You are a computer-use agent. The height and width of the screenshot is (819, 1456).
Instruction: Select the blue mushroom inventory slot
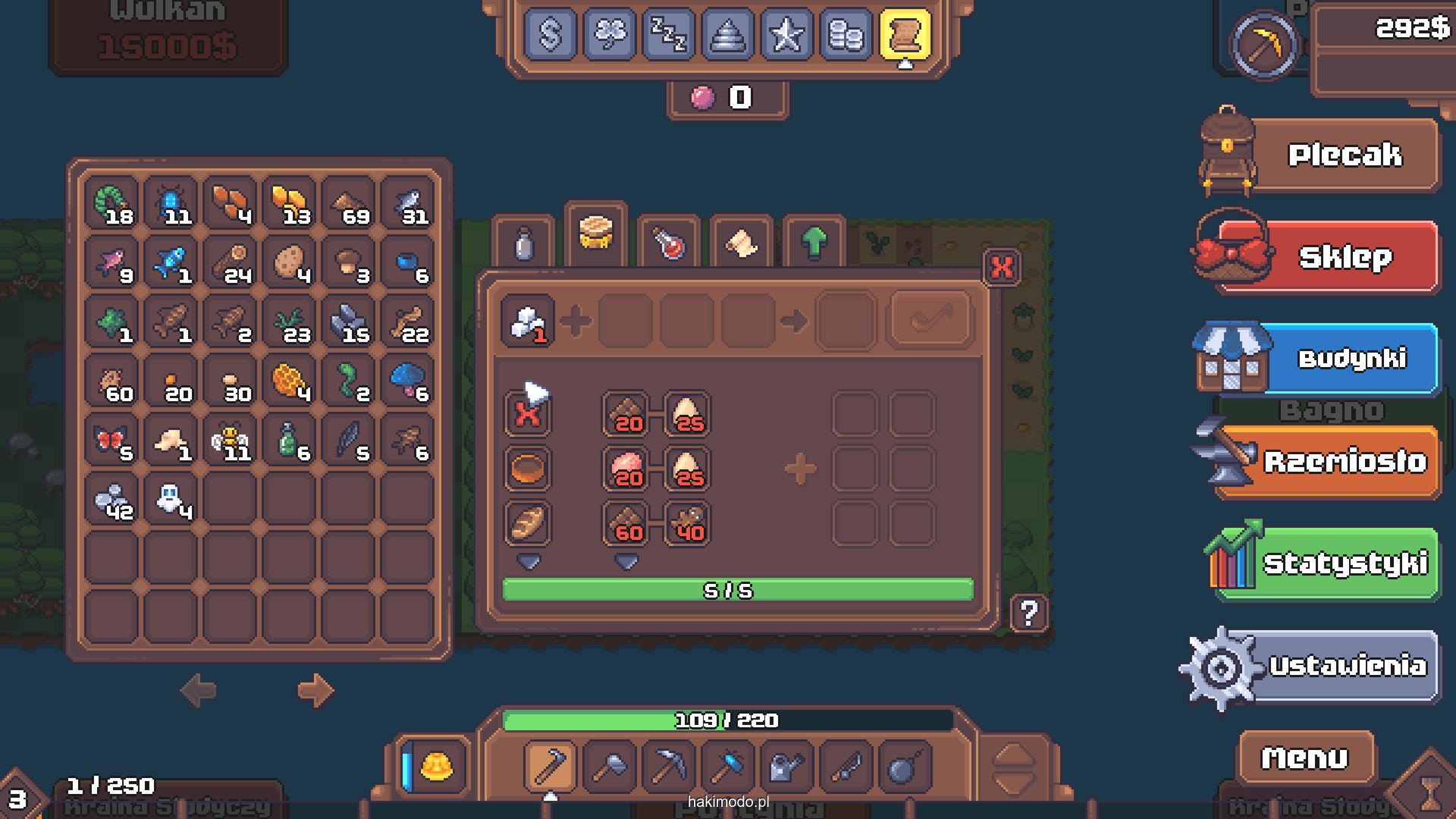[x=408, y=381]
